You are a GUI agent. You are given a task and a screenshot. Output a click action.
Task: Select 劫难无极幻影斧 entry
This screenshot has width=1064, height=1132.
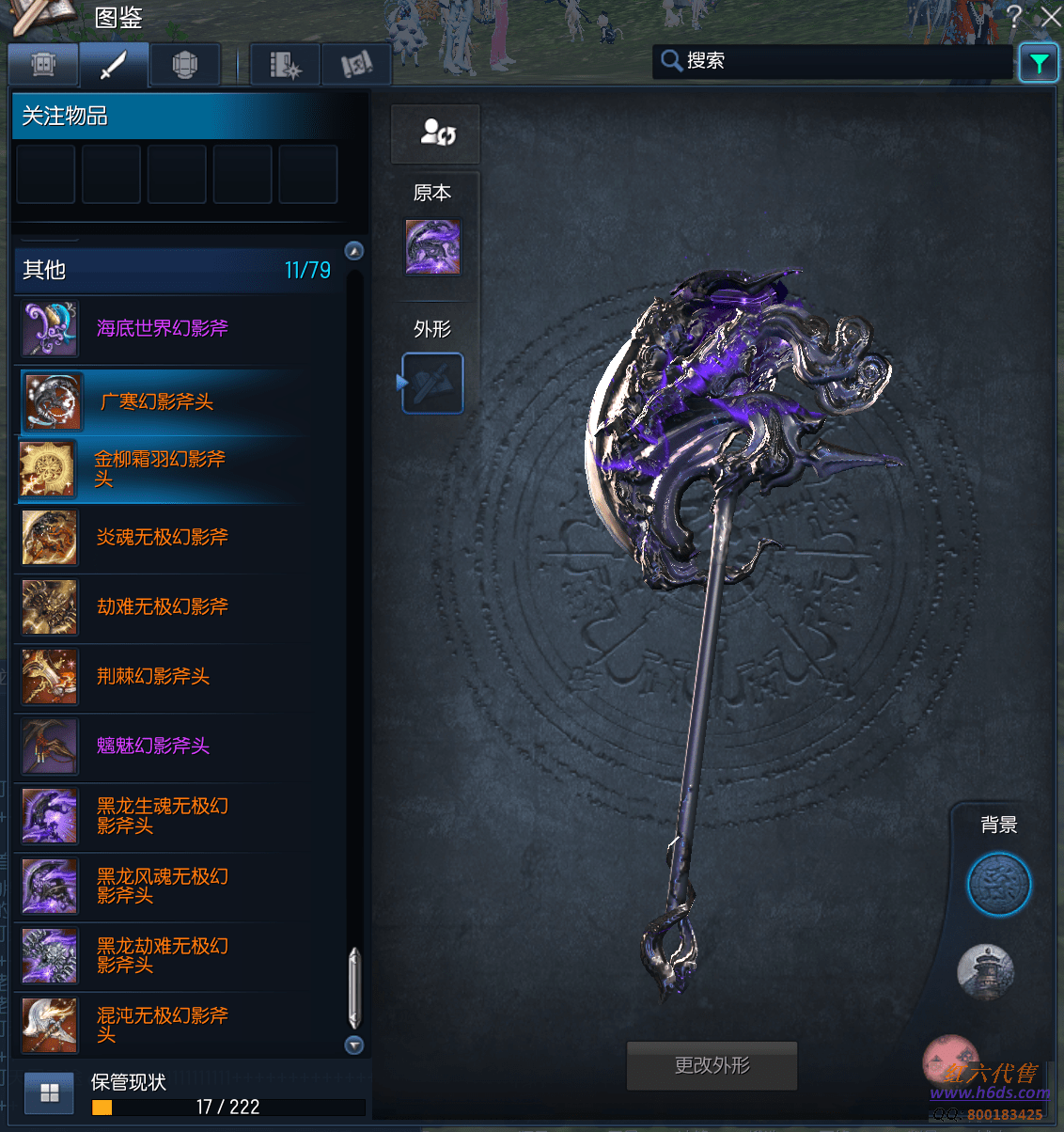[x=163, y=607]
